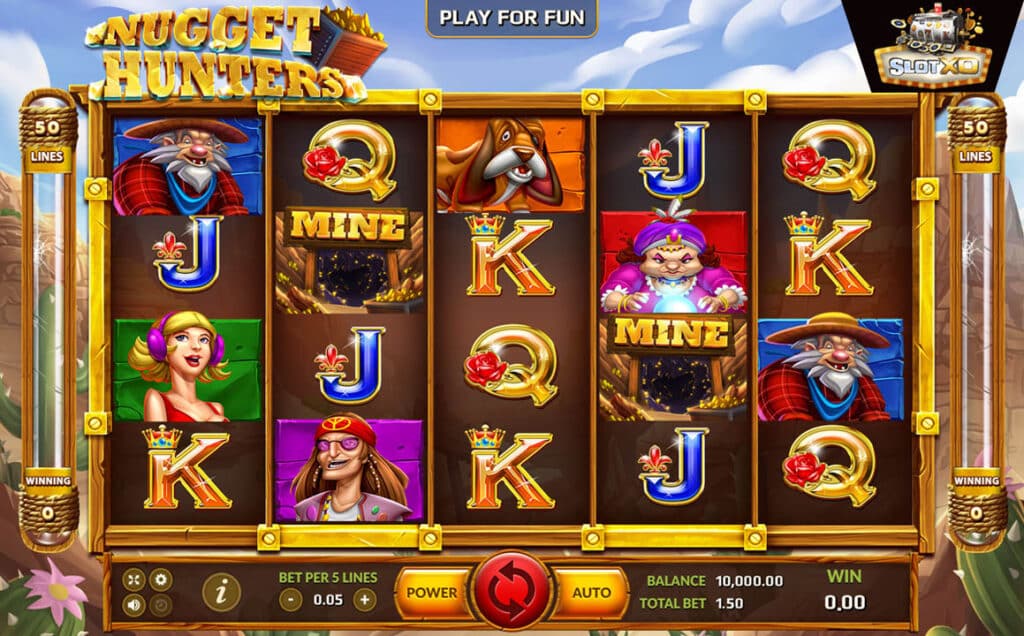The image size is (1024, 636).
Task: Increase the bet with the plus button
Action: coord(365,600)
